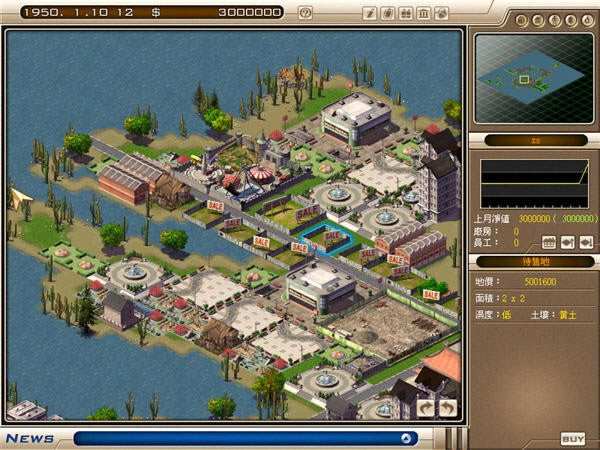Buy the selected land with BUY button
The image size is (600, 450).
pyautogui.click(x=572, y=439)
